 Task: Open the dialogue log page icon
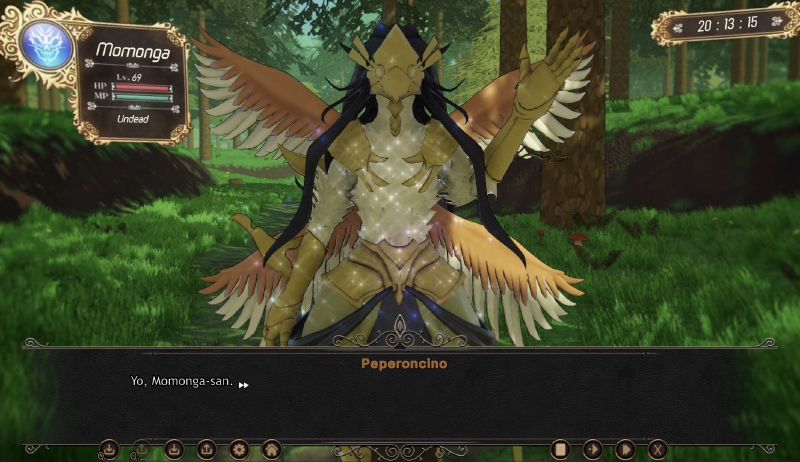click(561, 449)
